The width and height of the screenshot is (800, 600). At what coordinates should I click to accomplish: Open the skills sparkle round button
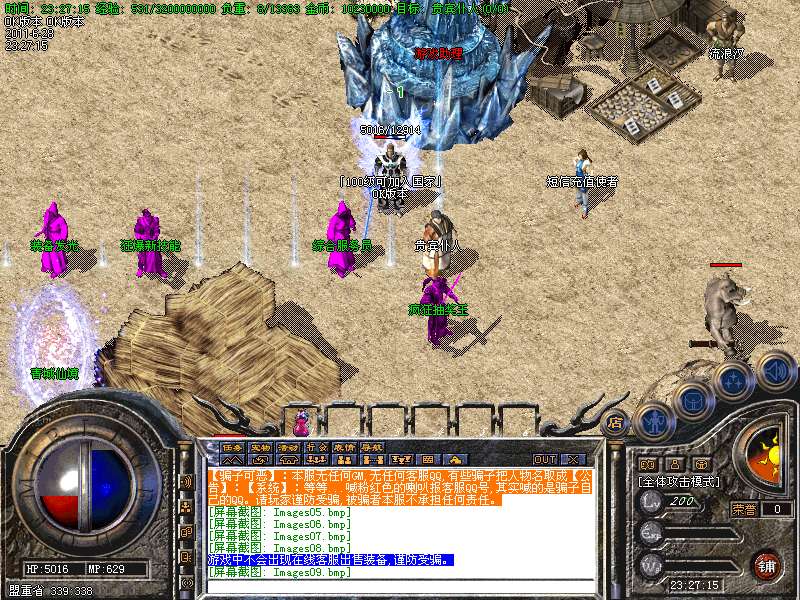tap(733, 381)
